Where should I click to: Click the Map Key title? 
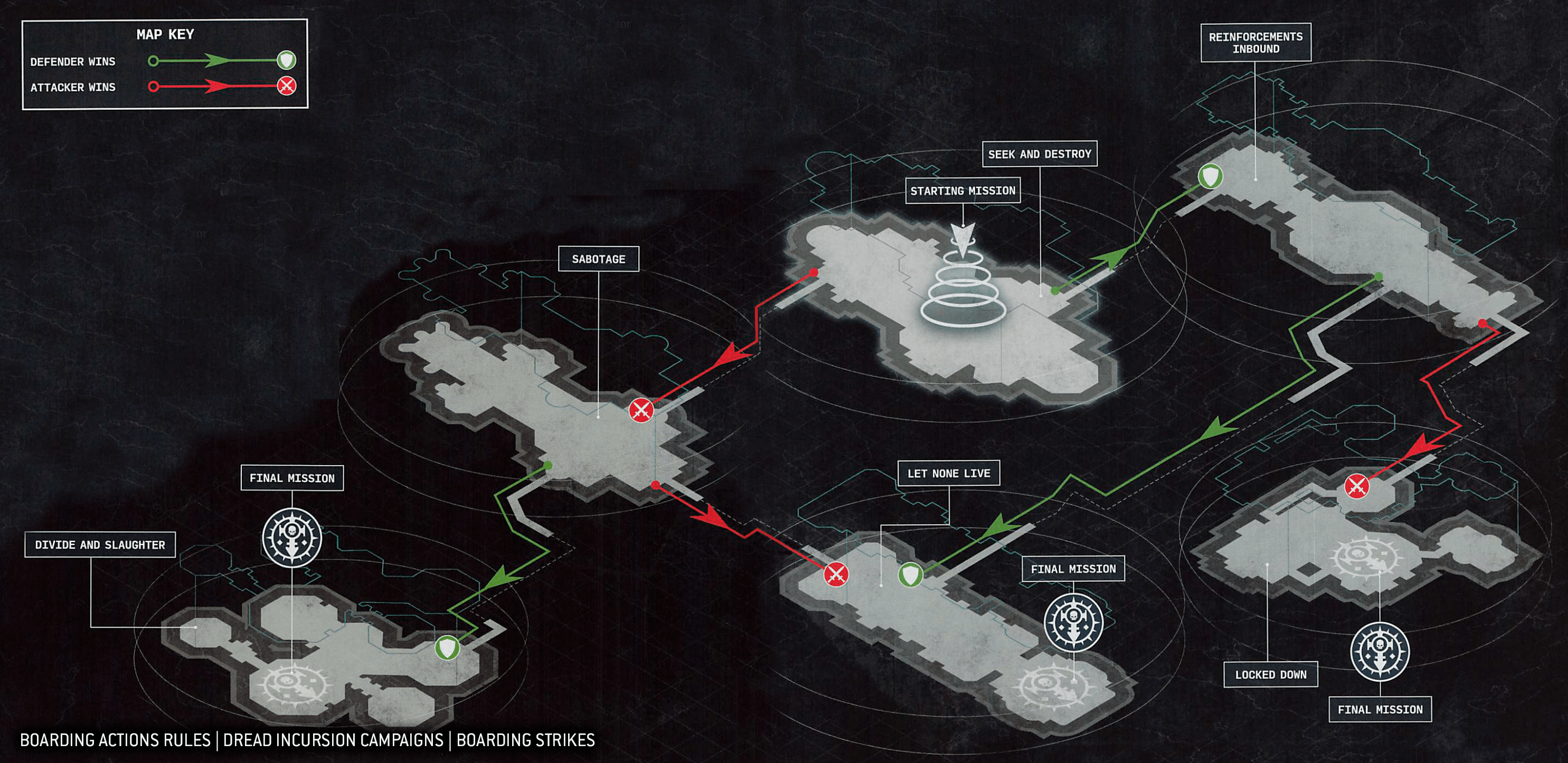click(x=165, y=35)
